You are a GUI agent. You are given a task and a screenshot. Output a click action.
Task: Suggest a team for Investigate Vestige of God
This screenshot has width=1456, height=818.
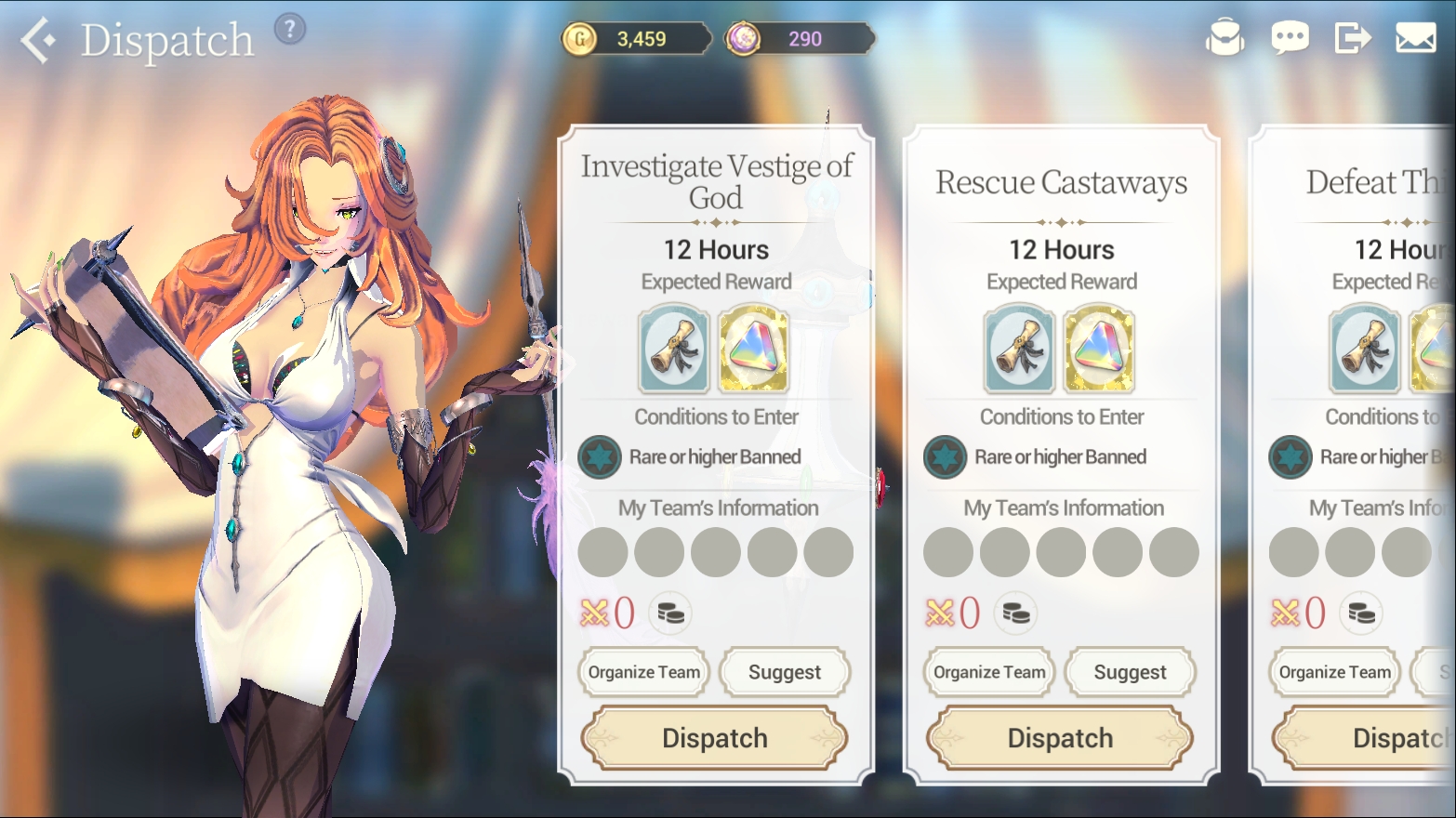pyautogui.click(x=785, y=672)
